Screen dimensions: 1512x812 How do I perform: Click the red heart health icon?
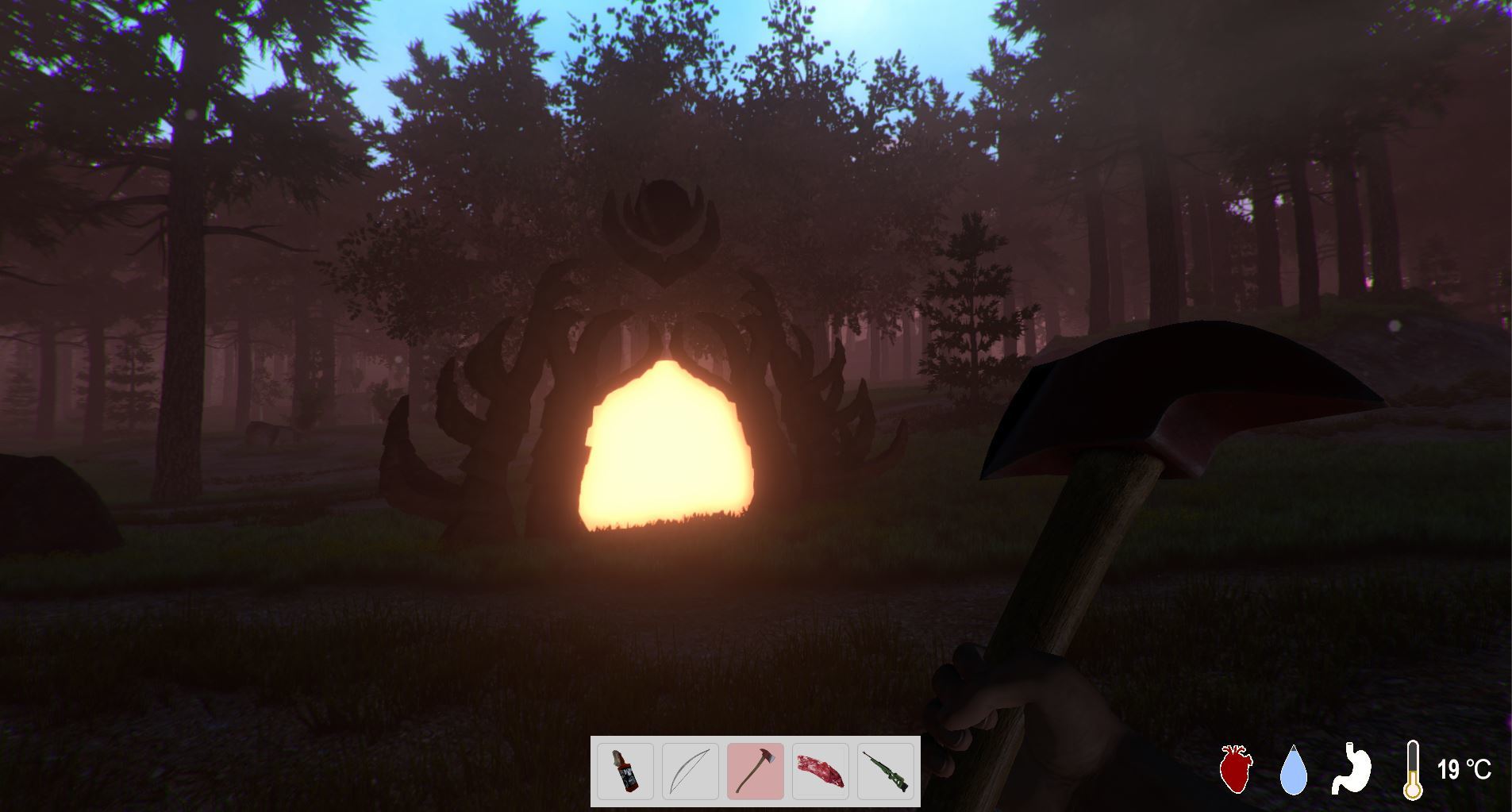(x=1235, y=771)
